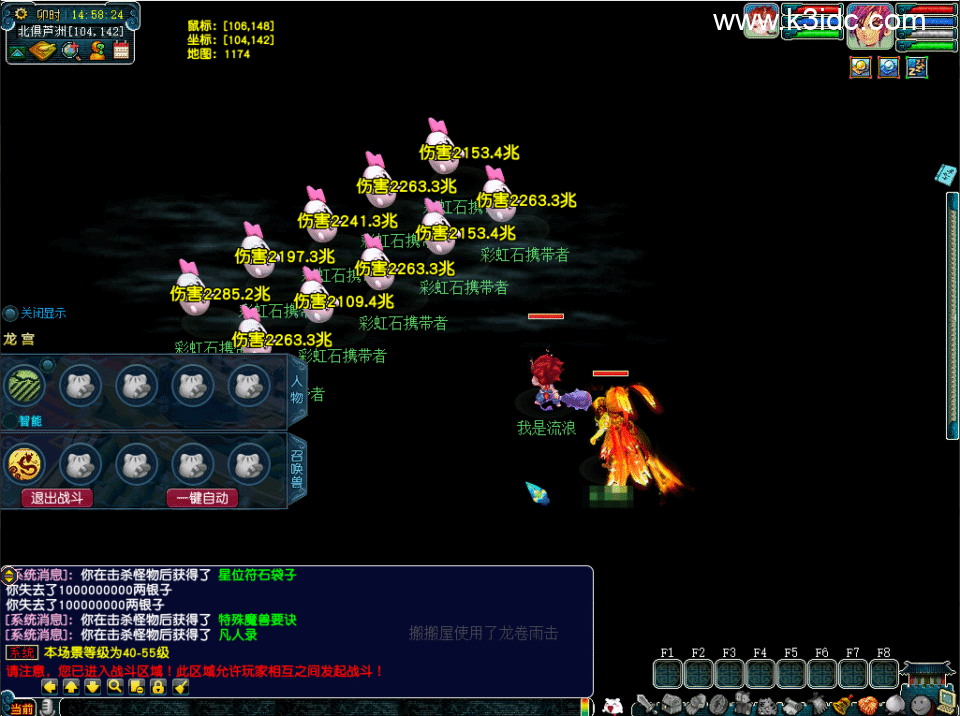Click the padlock icon in chat toolbar

point(158,686)
